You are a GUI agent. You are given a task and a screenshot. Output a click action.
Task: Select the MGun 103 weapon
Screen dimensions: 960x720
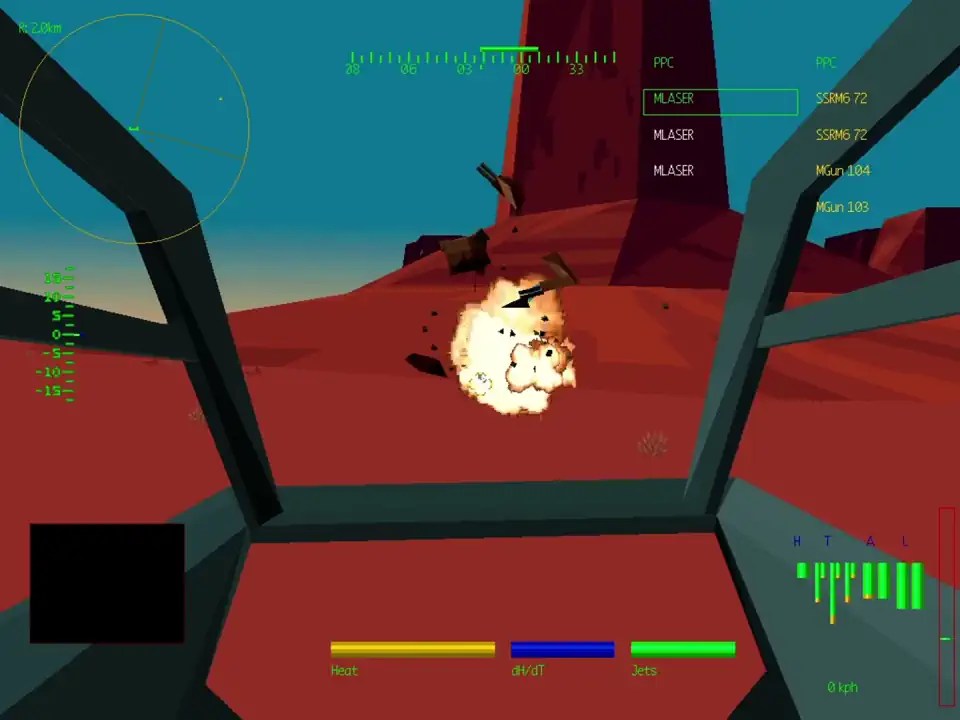point(842,207)
